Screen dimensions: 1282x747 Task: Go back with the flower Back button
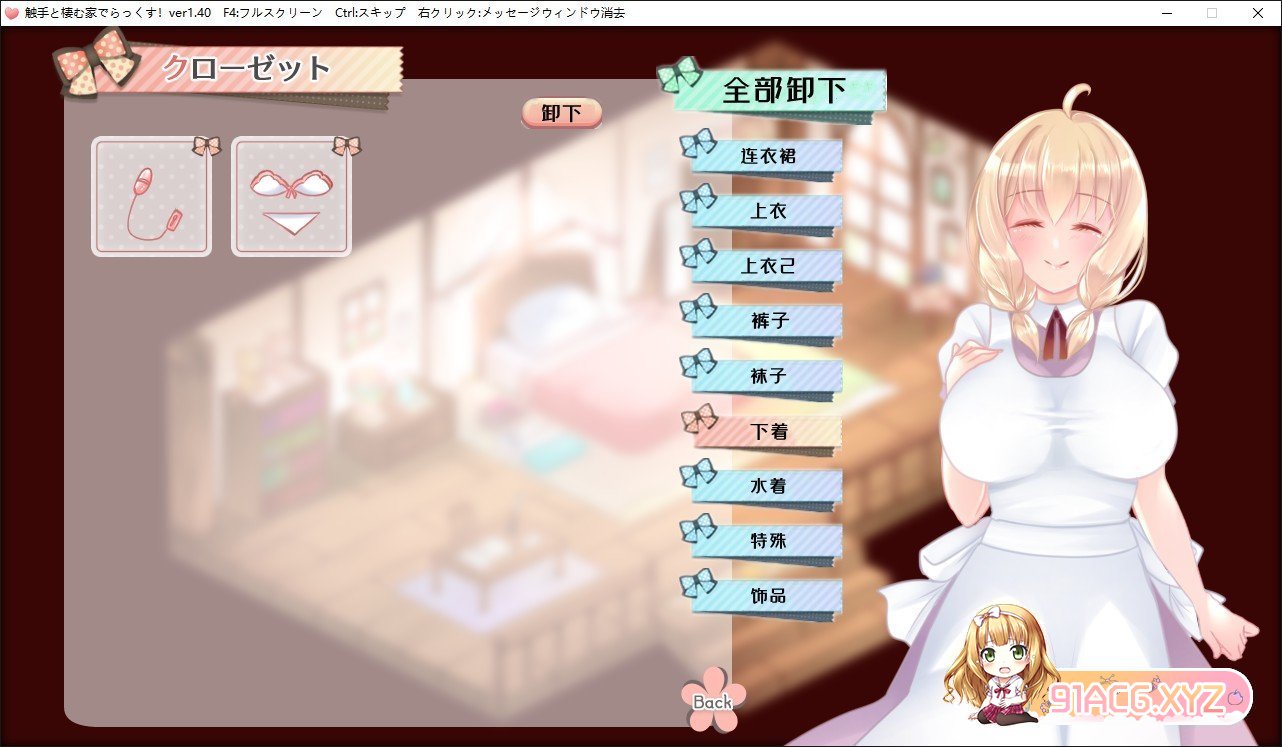(x=712, y=700)
